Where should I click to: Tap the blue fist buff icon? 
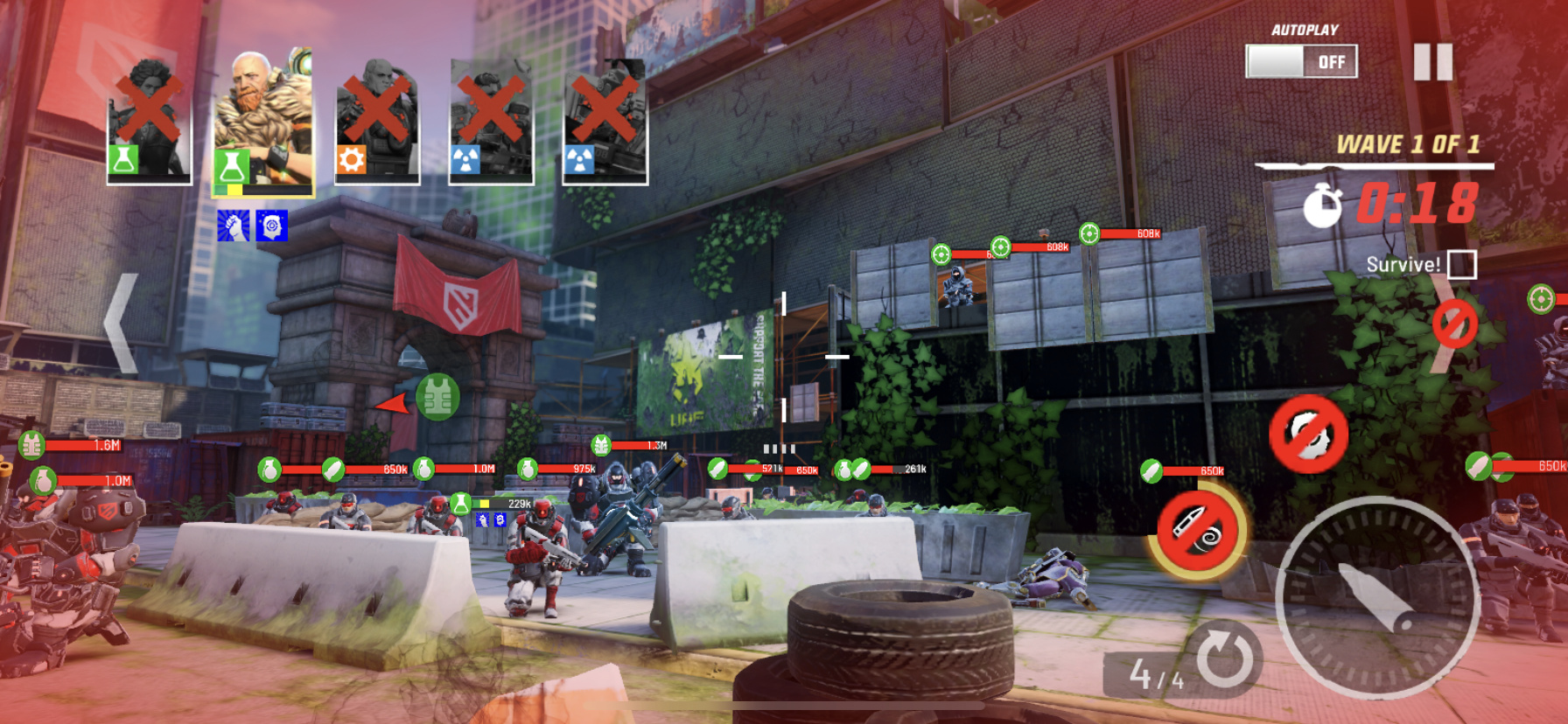click(x=234, y=226)
